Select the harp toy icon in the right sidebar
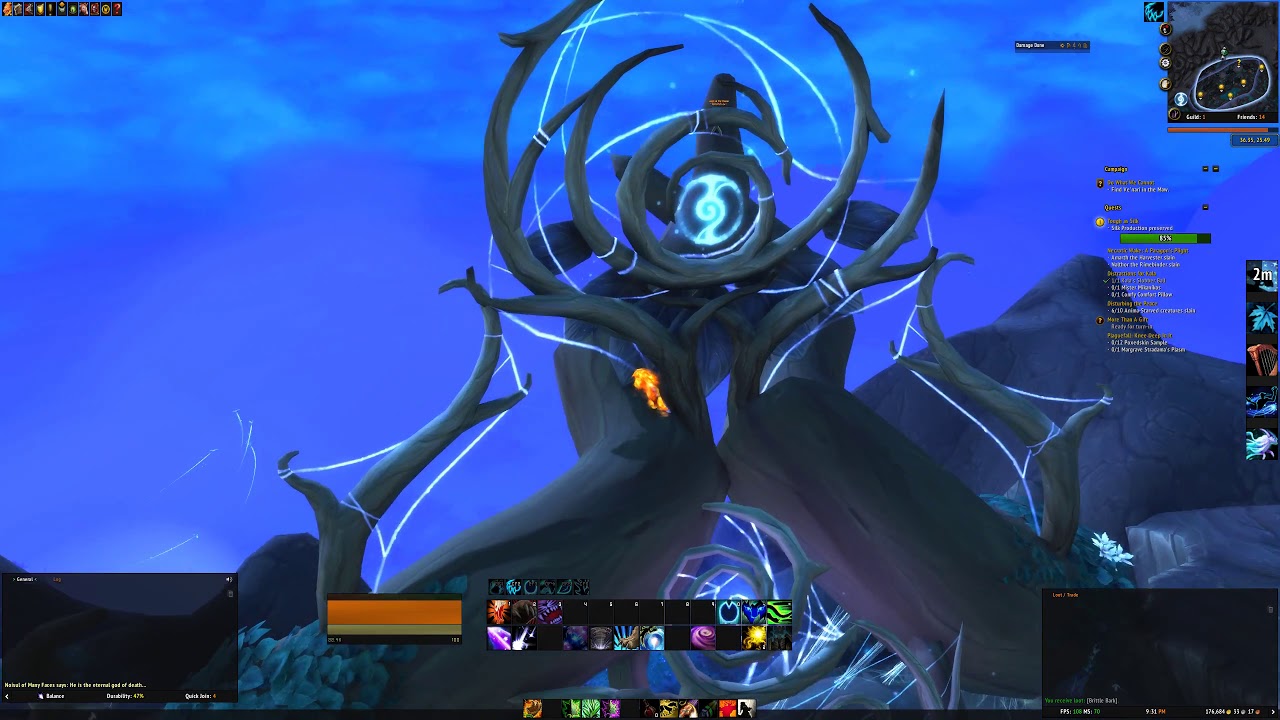 1262,355
